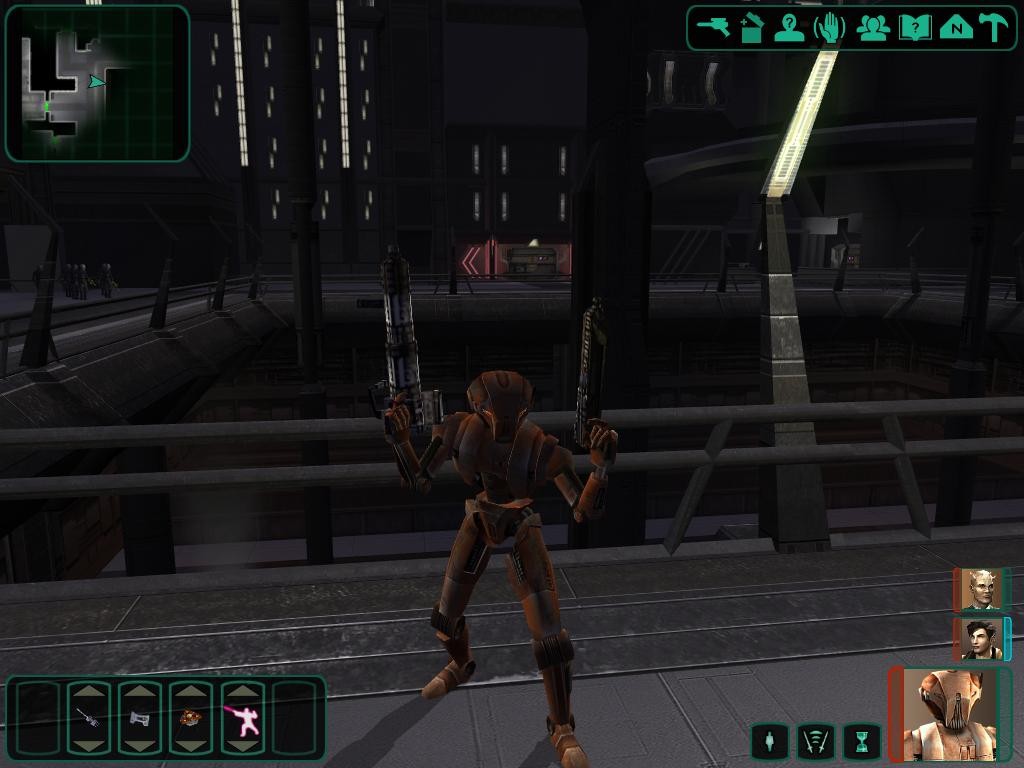Toggle solo mode with the standing figure button
Screen dimensions: 1024x768
tap(767, 741)
